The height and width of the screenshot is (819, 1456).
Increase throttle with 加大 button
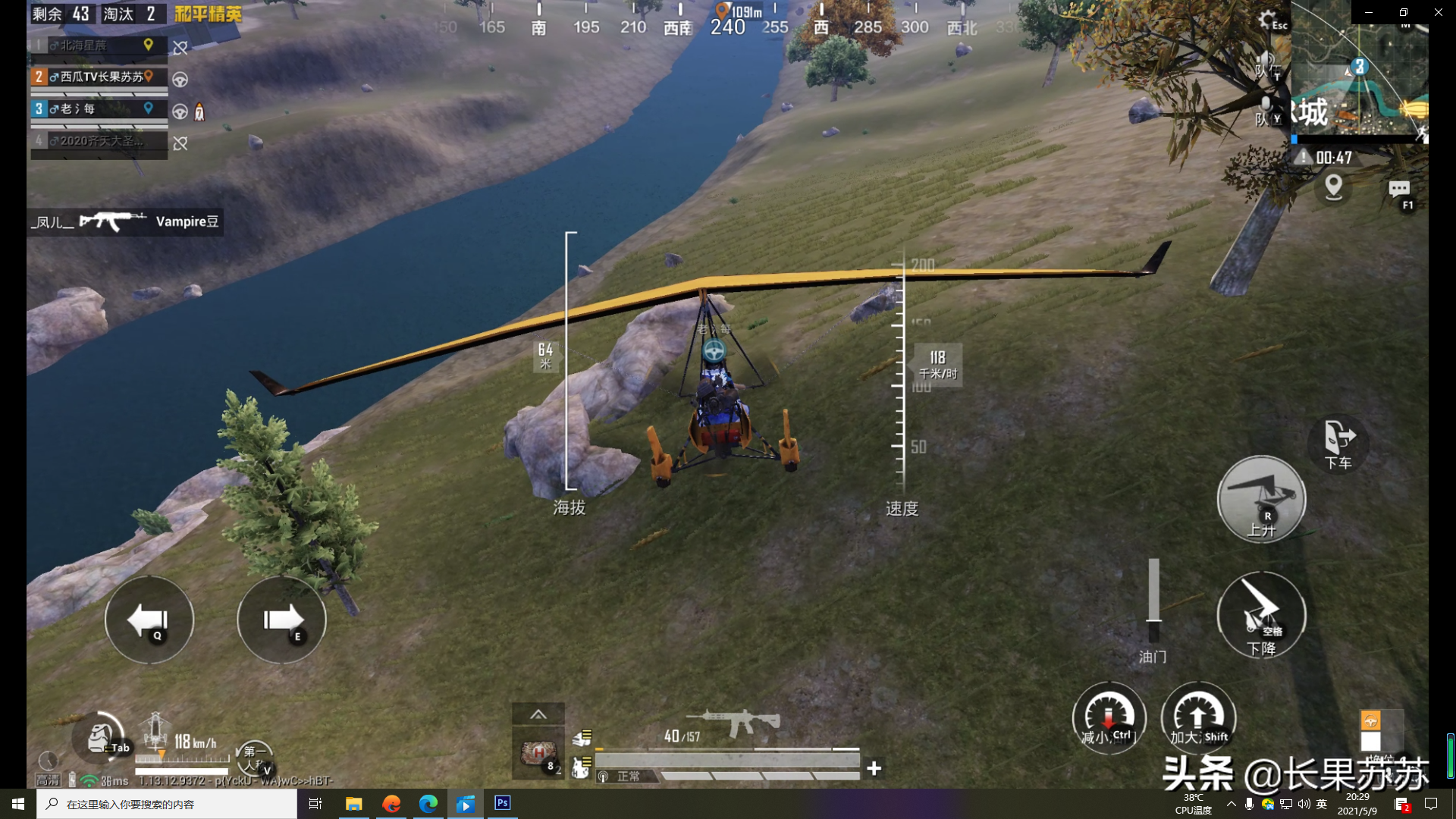tap(1198, 718)
